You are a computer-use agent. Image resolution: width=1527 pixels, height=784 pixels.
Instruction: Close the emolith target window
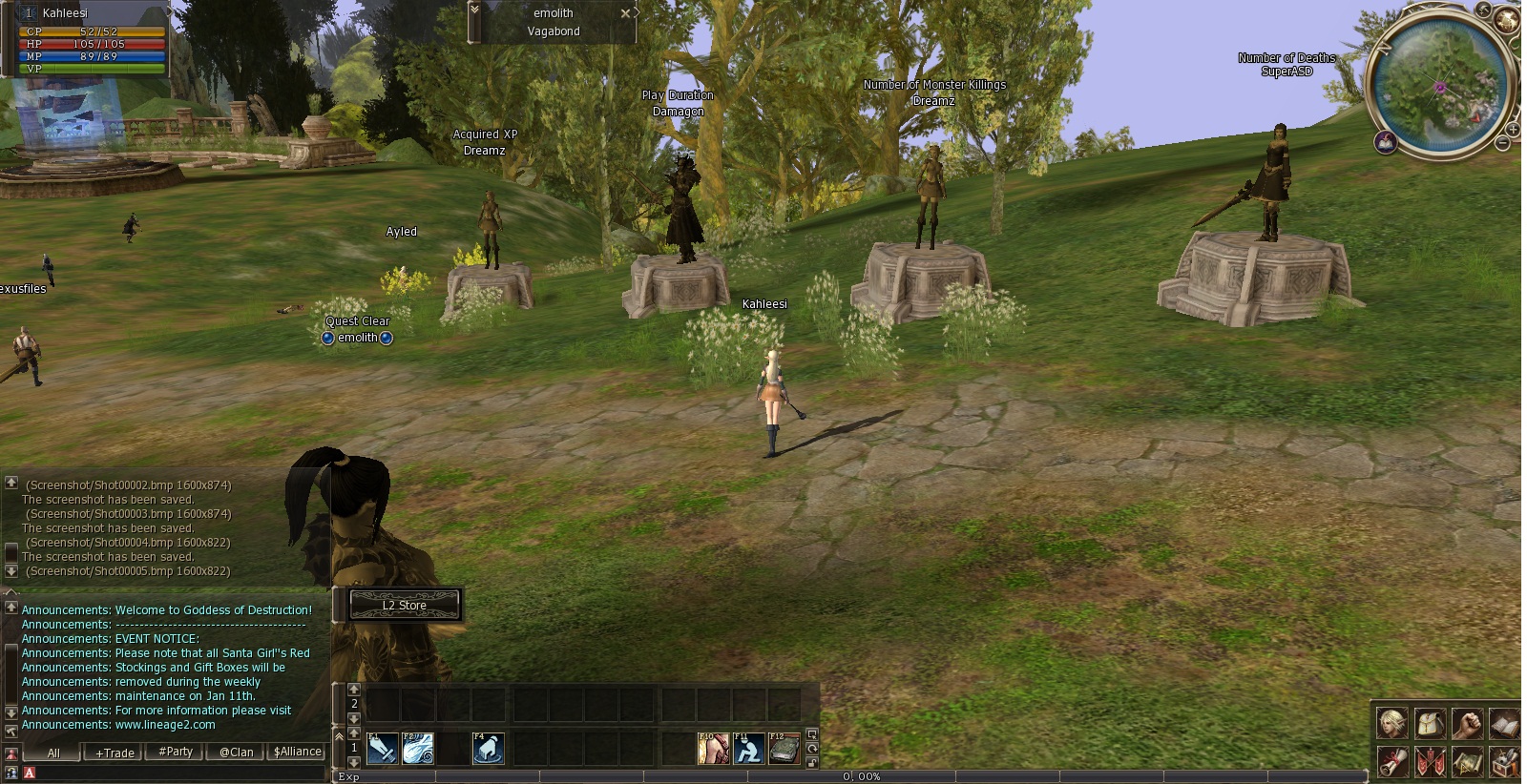(625, 13)
